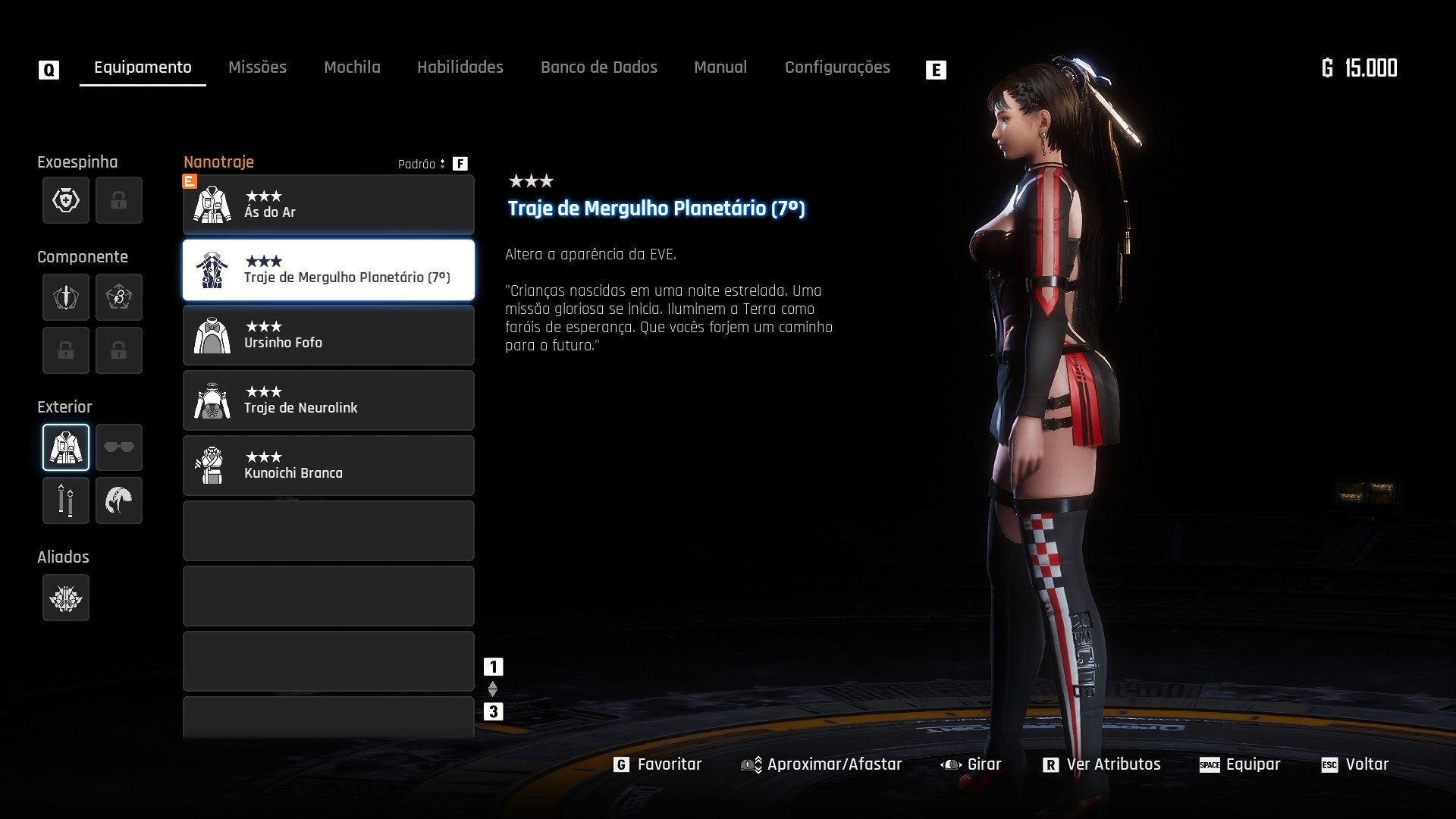Open the Banco de Dados tab
This screenshot has width=1456, height=819.
click(598, 67)
